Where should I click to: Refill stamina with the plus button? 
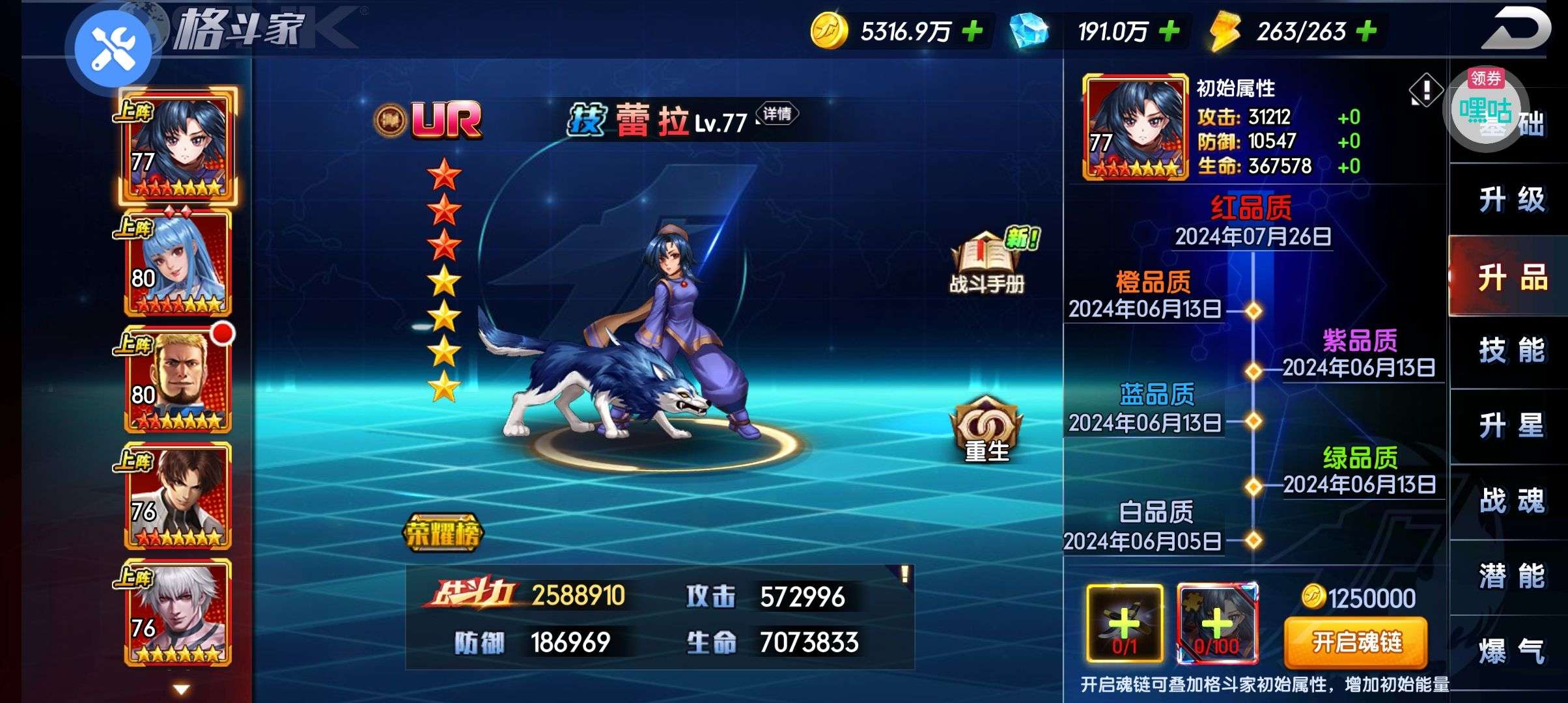[x=1366, y=31]
